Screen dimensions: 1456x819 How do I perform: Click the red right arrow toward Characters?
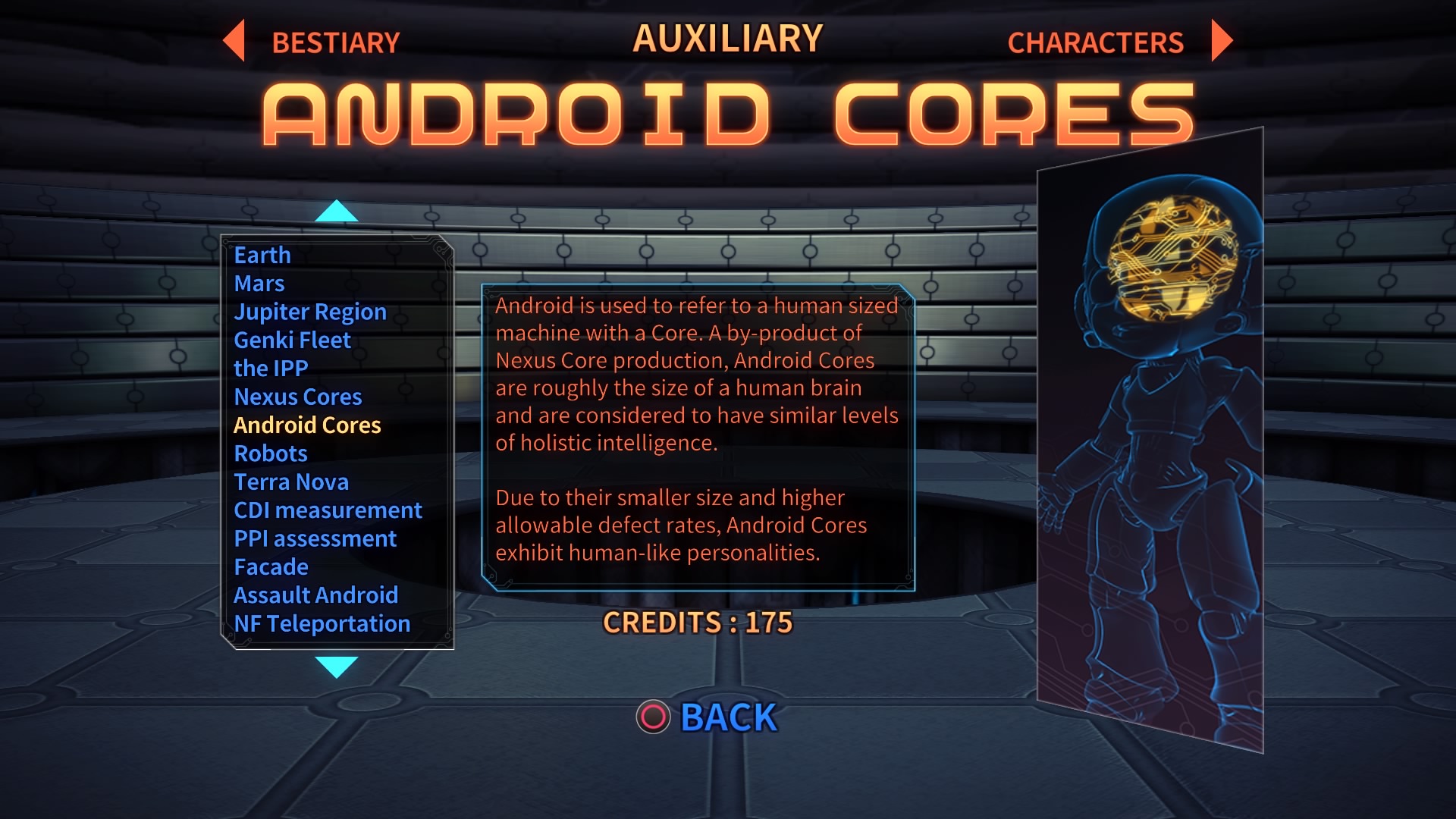[1219, 42]
